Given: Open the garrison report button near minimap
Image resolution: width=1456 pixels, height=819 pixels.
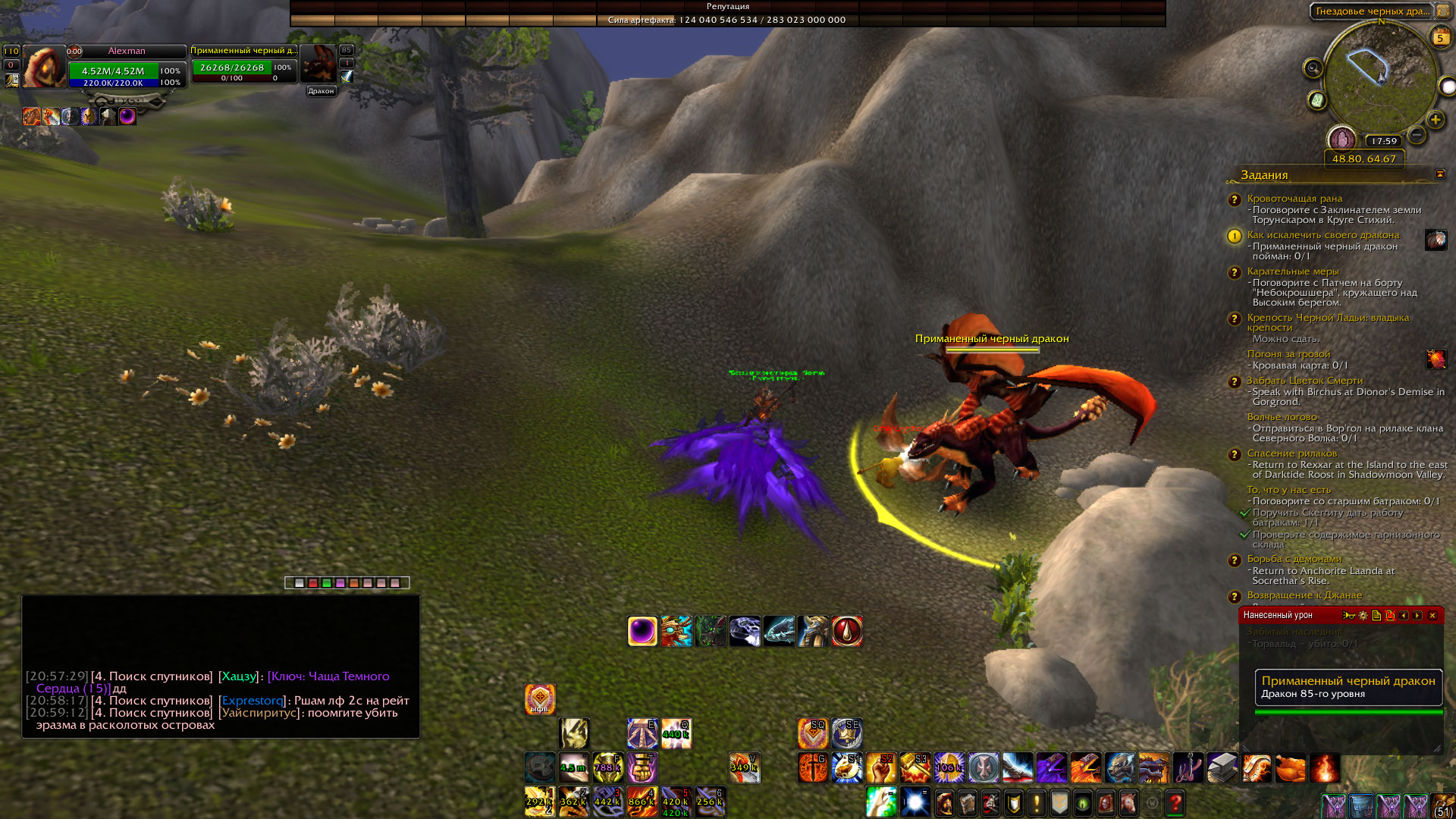Looking at the screenshot, I should click(x=1341, y=140).
